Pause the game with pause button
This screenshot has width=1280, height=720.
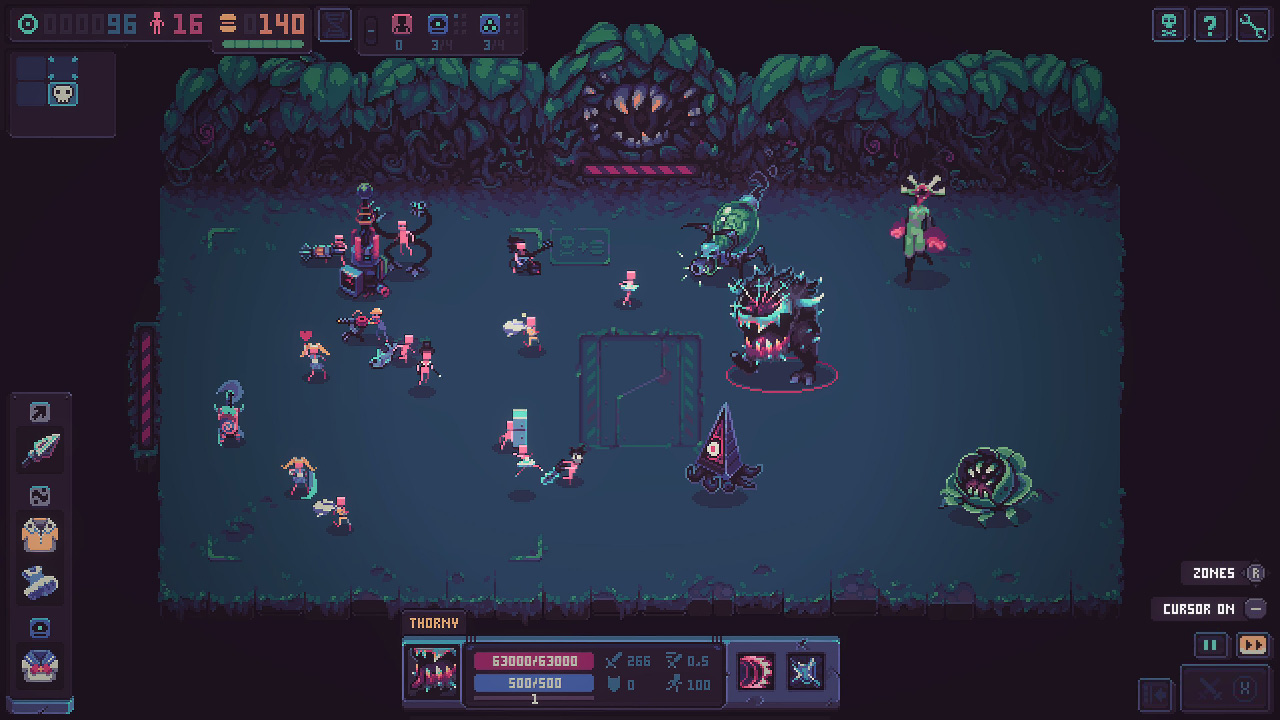click(1211, 645)
